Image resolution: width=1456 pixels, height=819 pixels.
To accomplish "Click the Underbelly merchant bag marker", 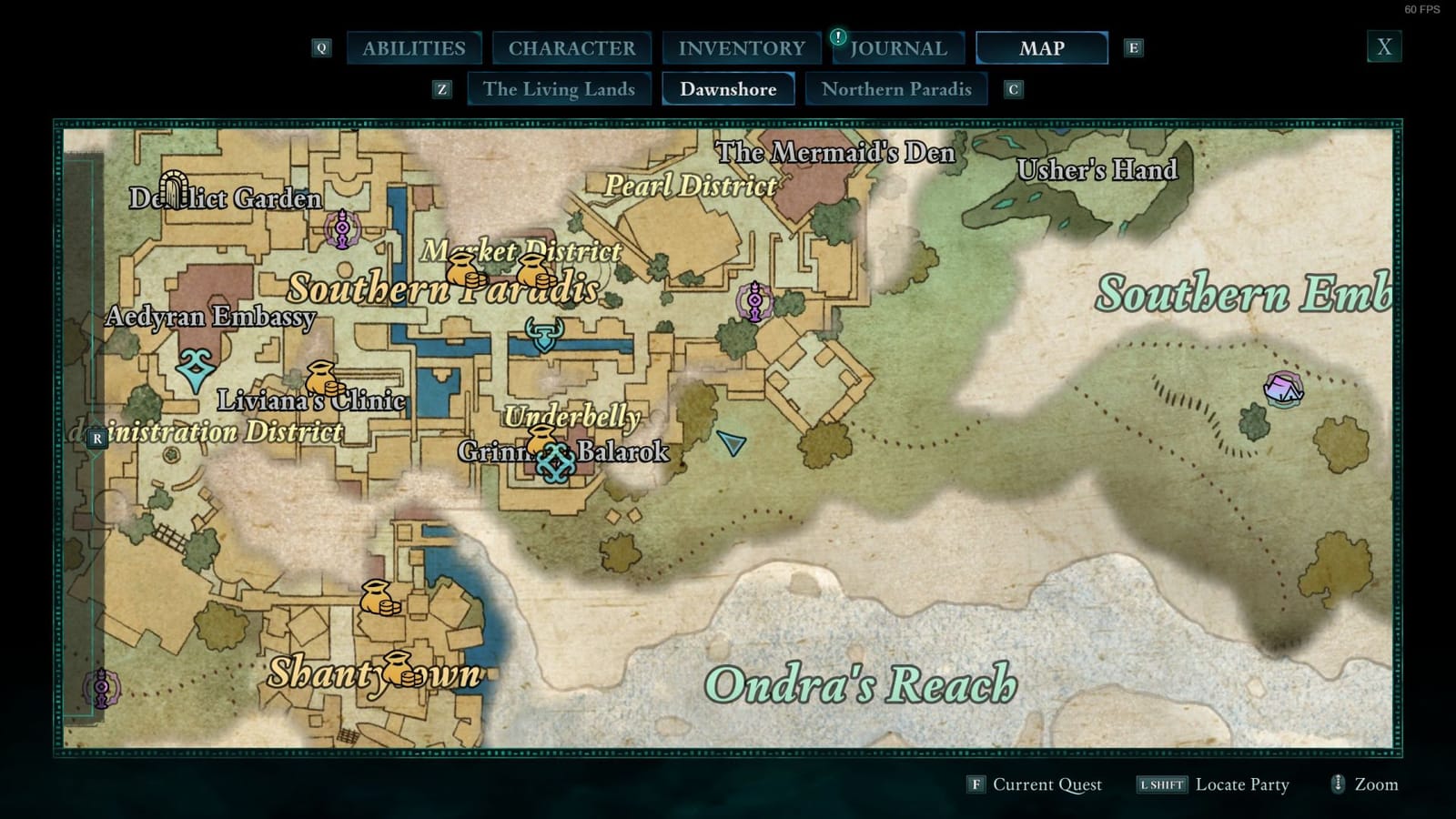I will click(x=542, y=438).
